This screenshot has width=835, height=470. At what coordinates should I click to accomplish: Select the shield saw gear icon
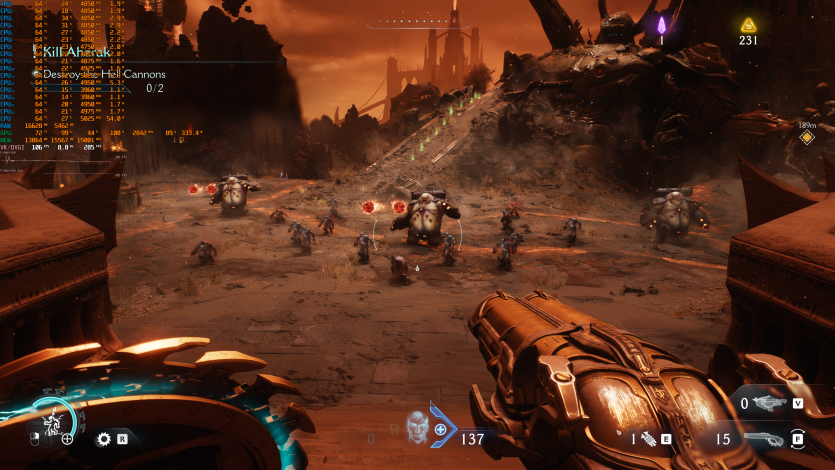tap(102, 438)
